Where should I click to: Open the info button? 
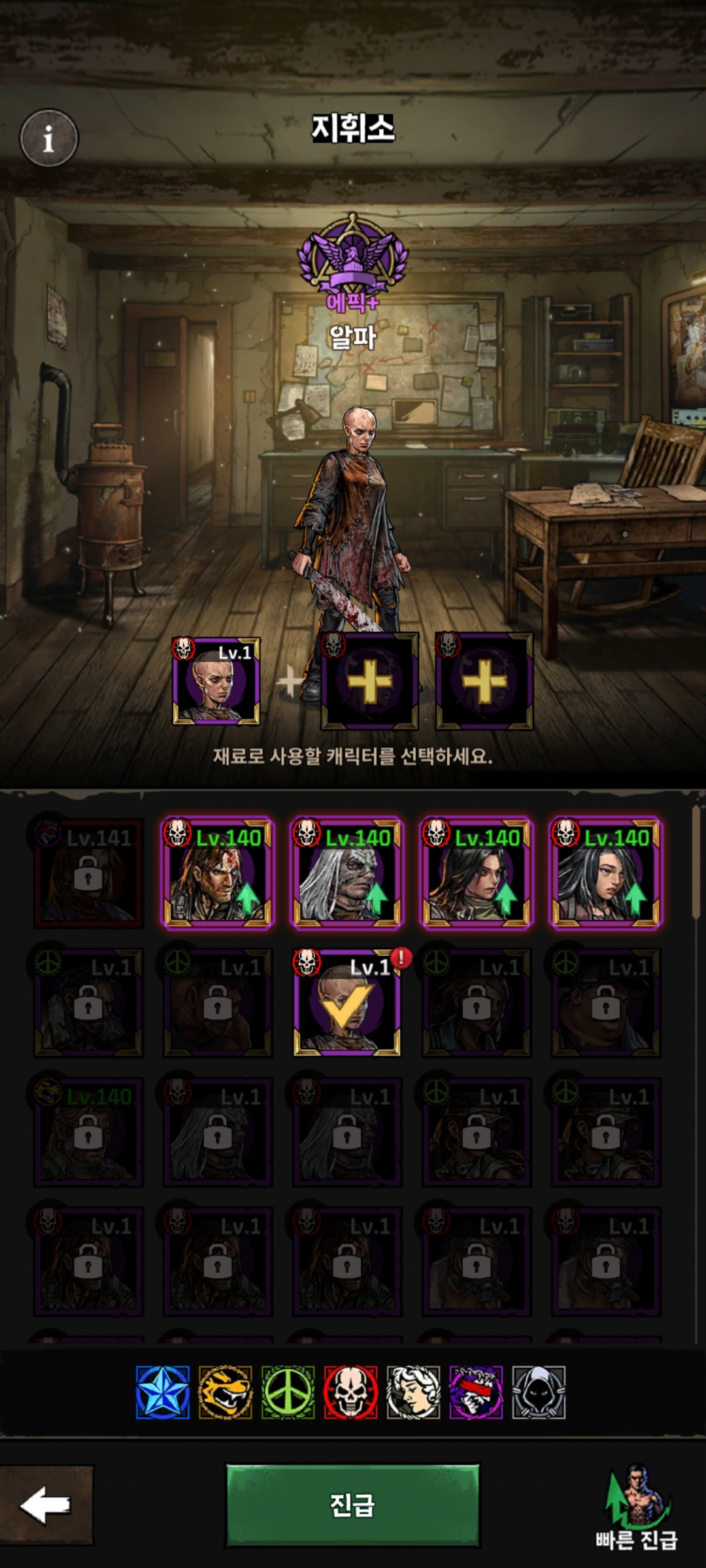point(49,138)
